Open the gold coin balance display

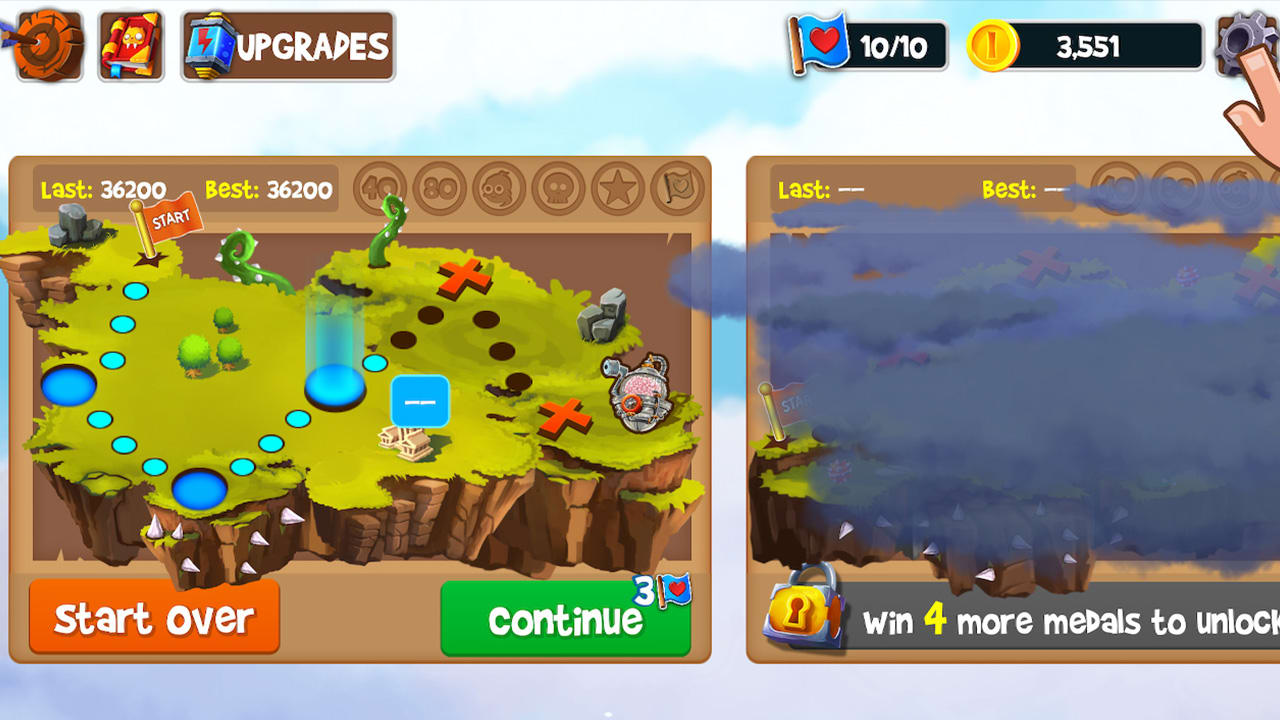1085,44
